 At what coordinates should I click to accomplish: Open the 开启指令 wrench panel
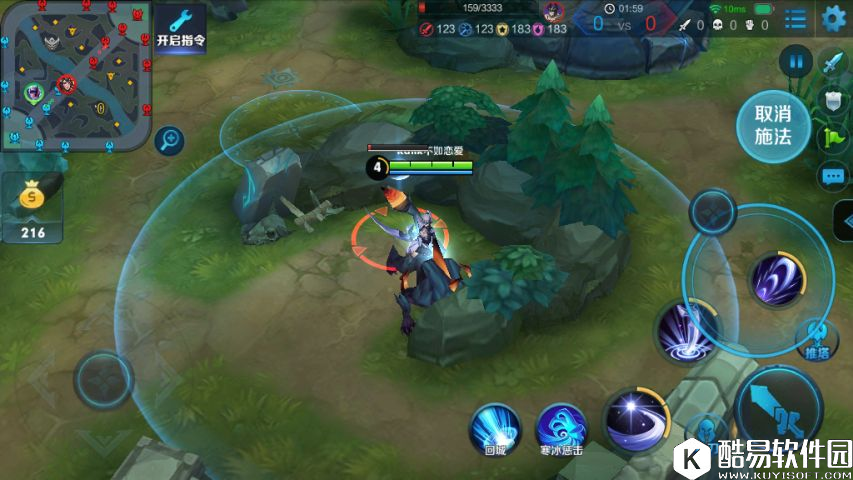pos(180,28)
